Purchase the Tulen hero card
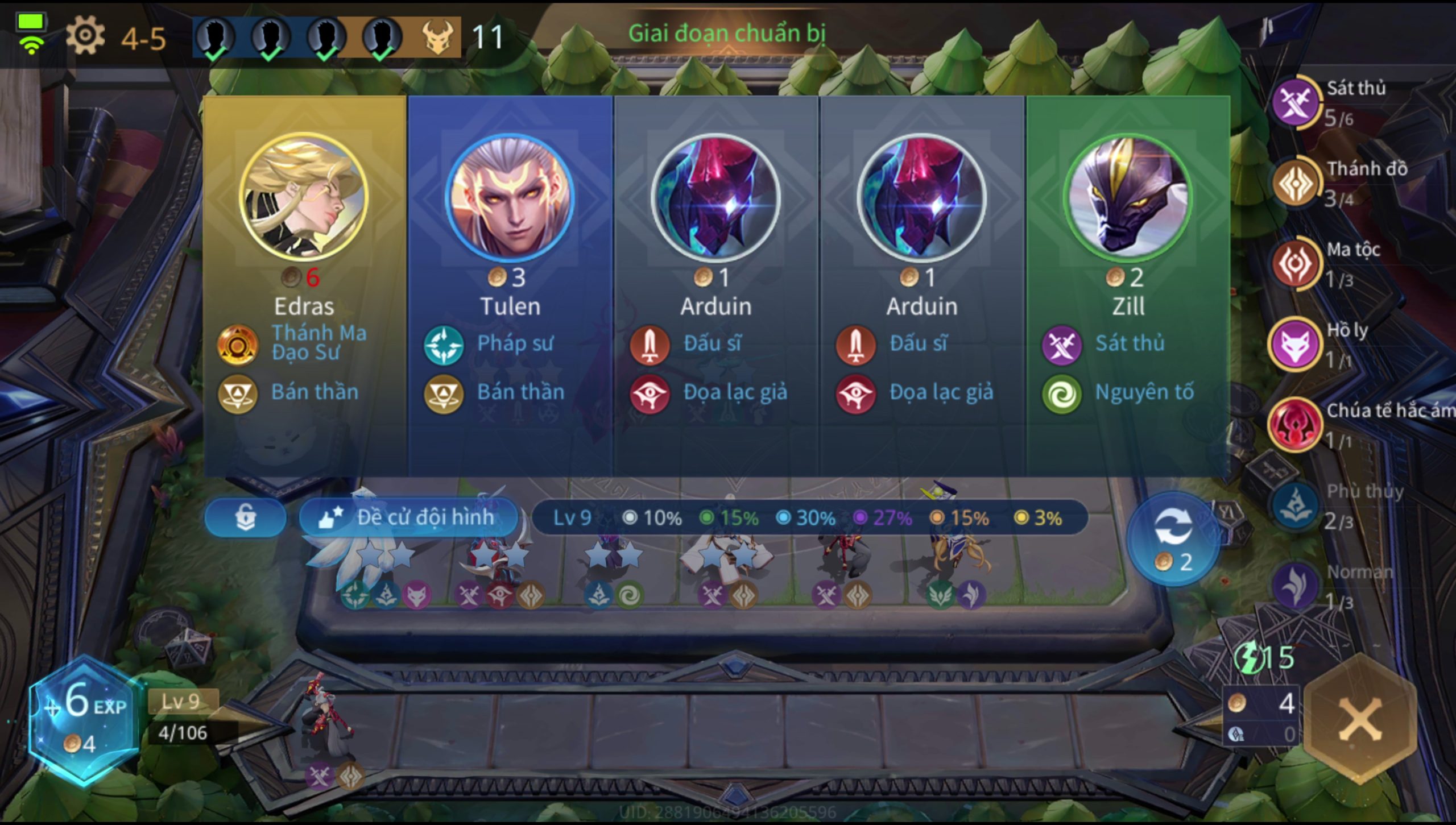1456x825 pixels. click(510, 284)
